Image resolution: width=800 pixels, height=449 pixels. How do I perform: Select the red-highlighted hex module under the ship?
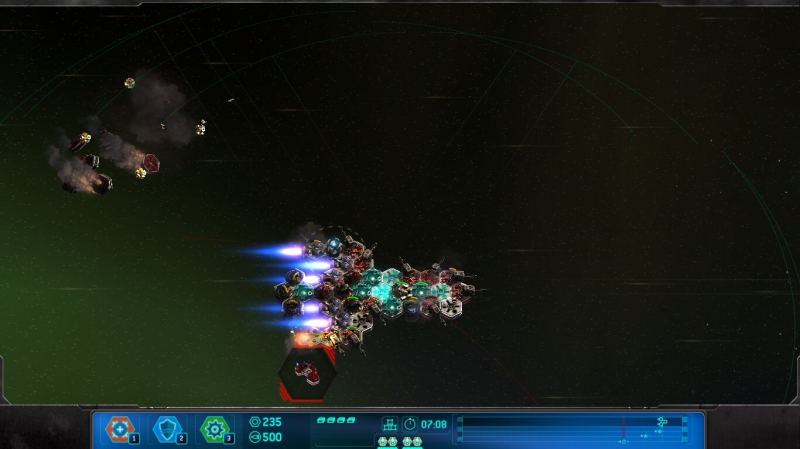click(307, 373)
